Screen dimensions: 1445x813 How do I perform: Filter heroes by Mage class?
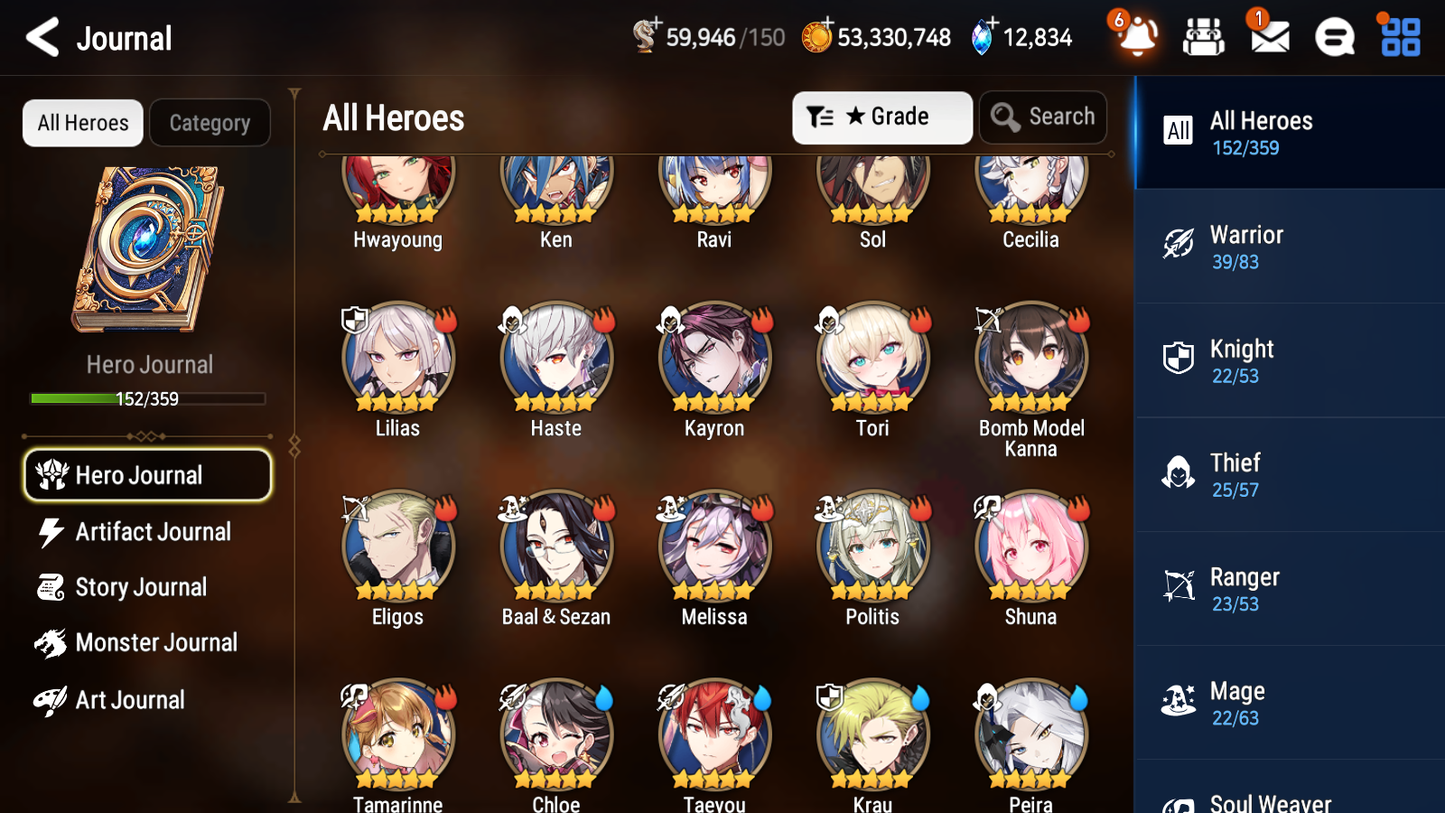click(x=1289, y=702)
